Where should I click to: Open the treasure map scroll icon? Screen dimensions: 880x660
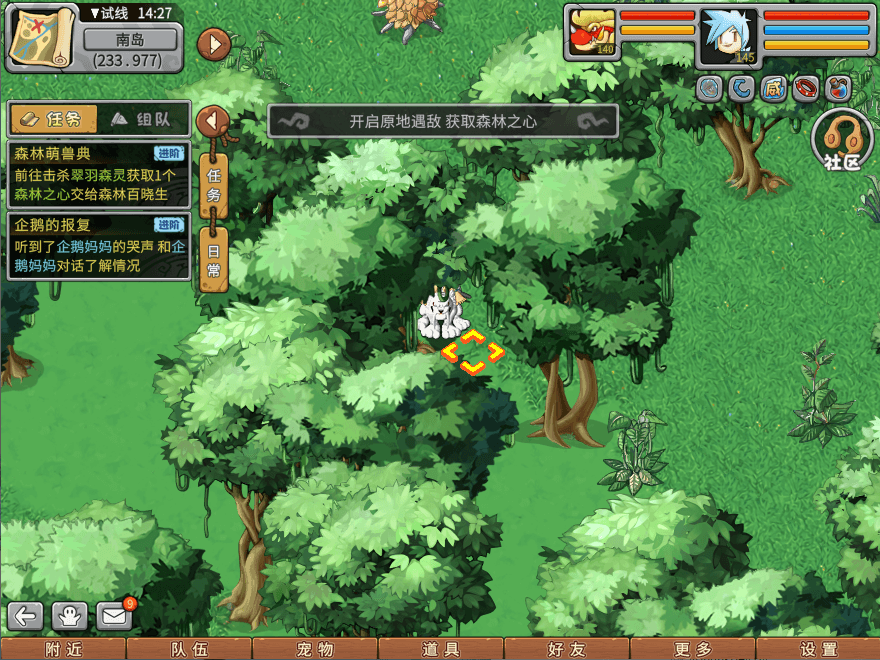point(40,38)
